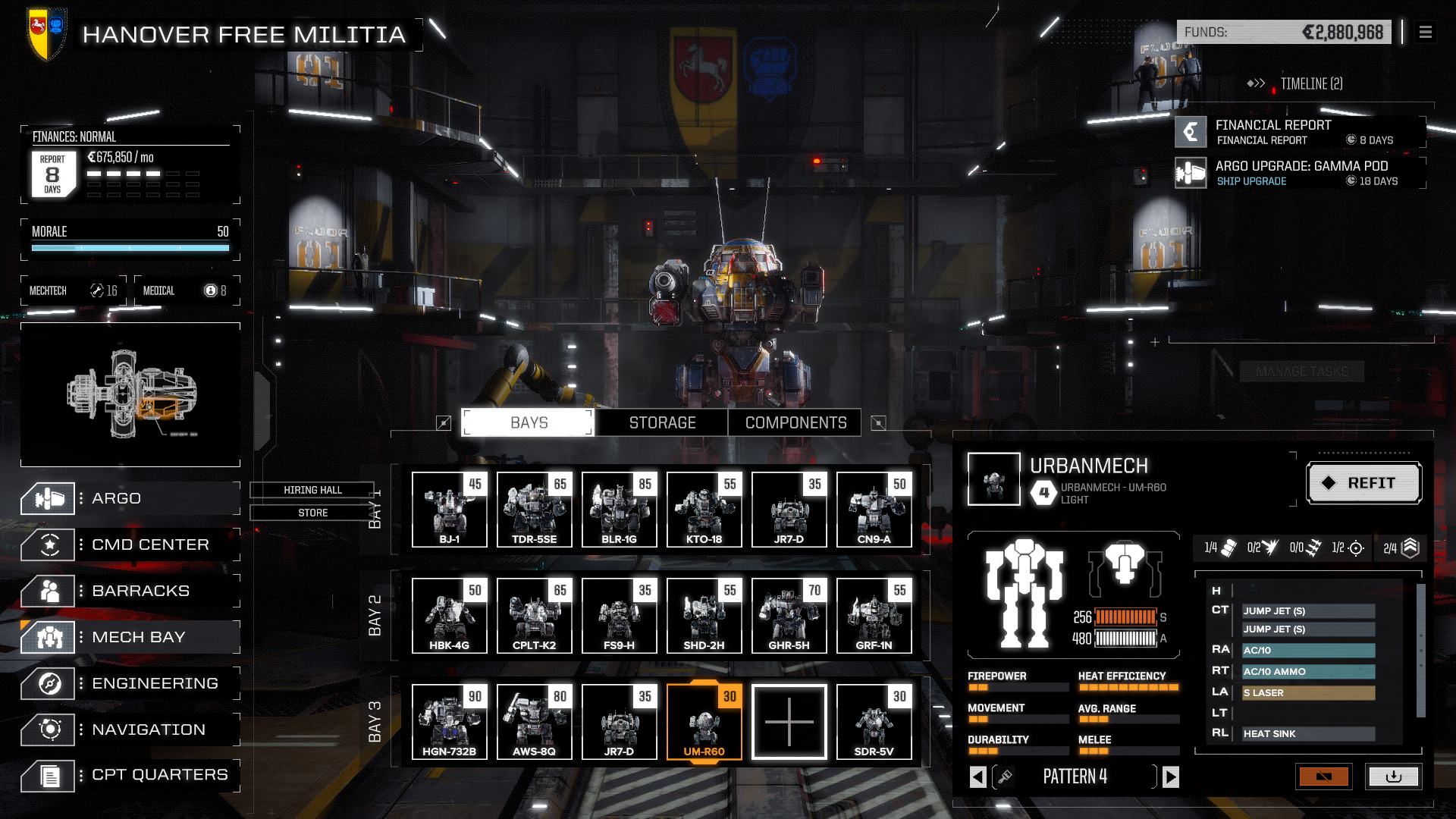Show the next paint pattern

(x=1171, y=777)
